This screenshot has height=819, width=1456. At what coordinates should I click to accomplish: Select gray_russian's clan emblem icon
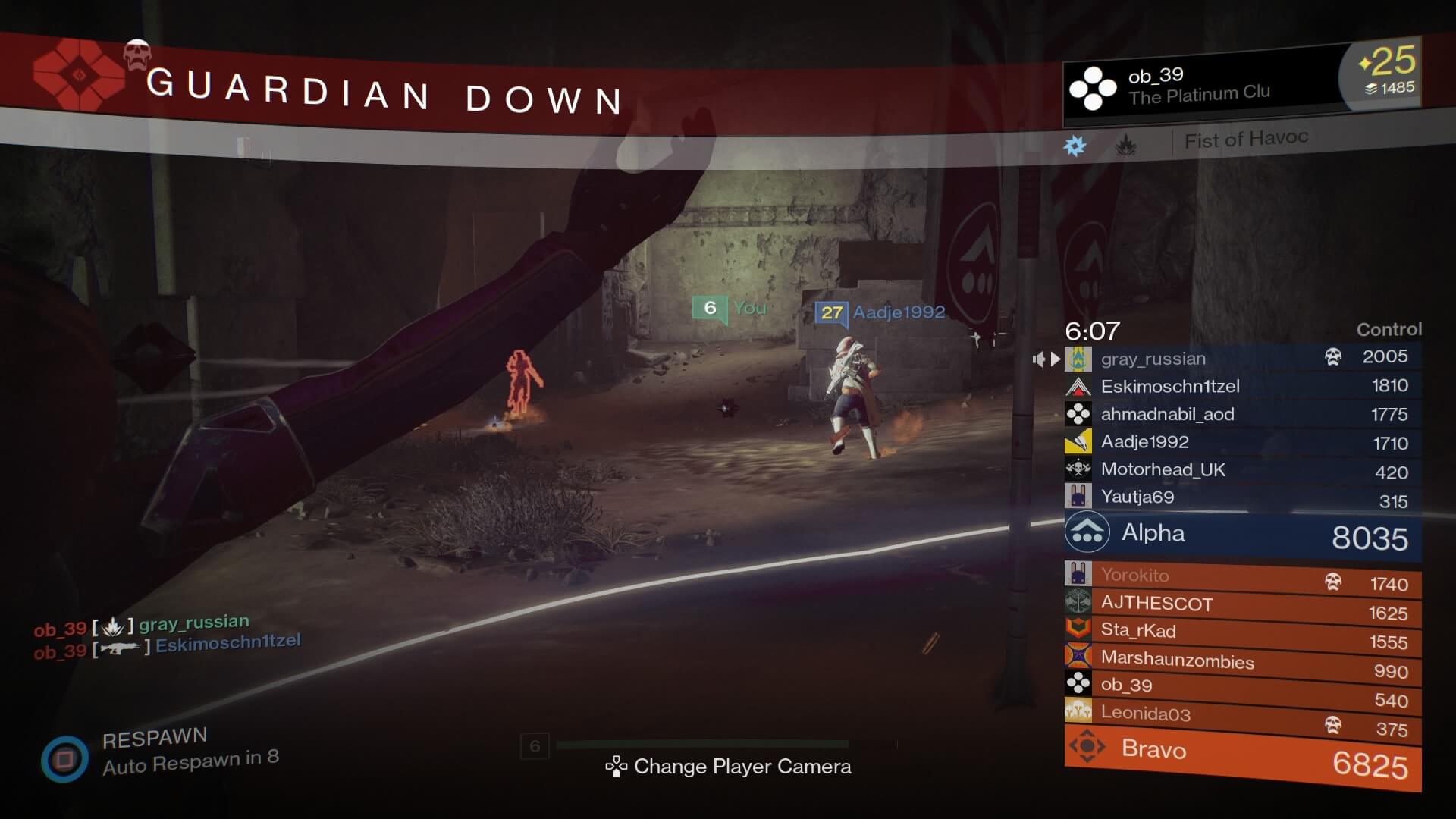click(1078, 358)
